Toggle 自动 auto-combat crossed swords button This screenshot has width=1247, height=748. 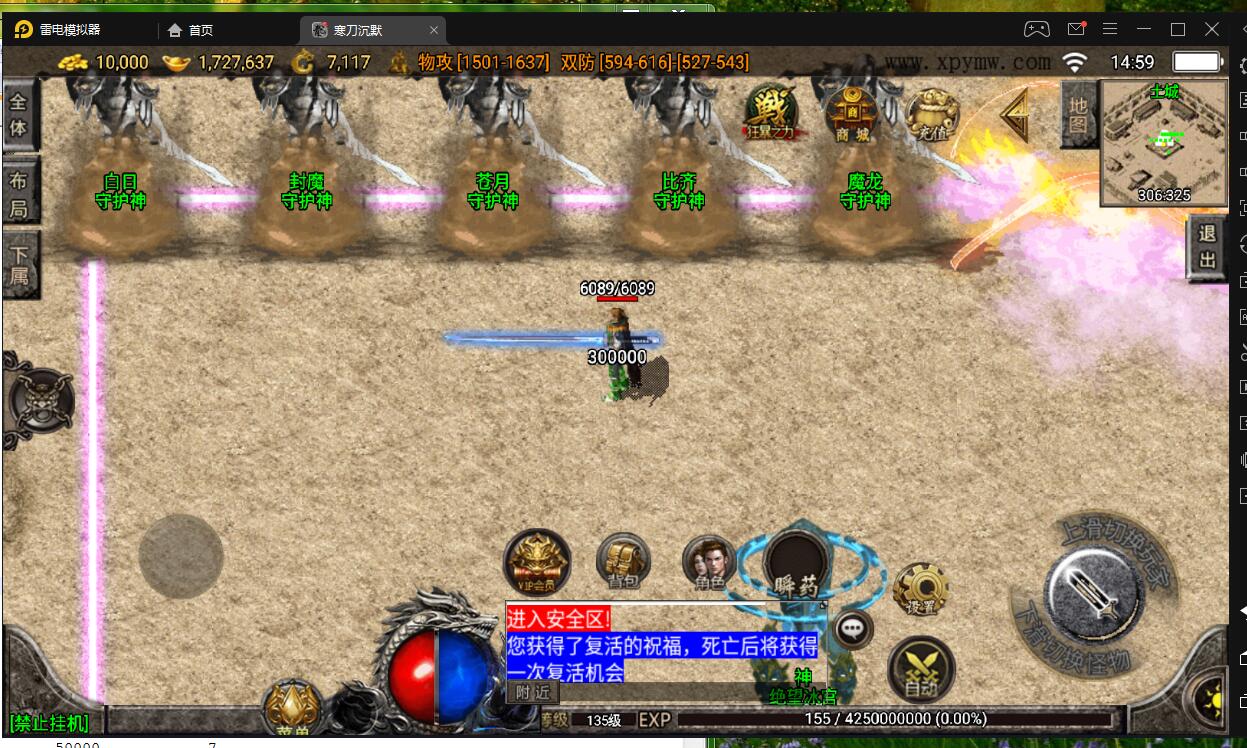pyautogui.click(x=921, y=668)
